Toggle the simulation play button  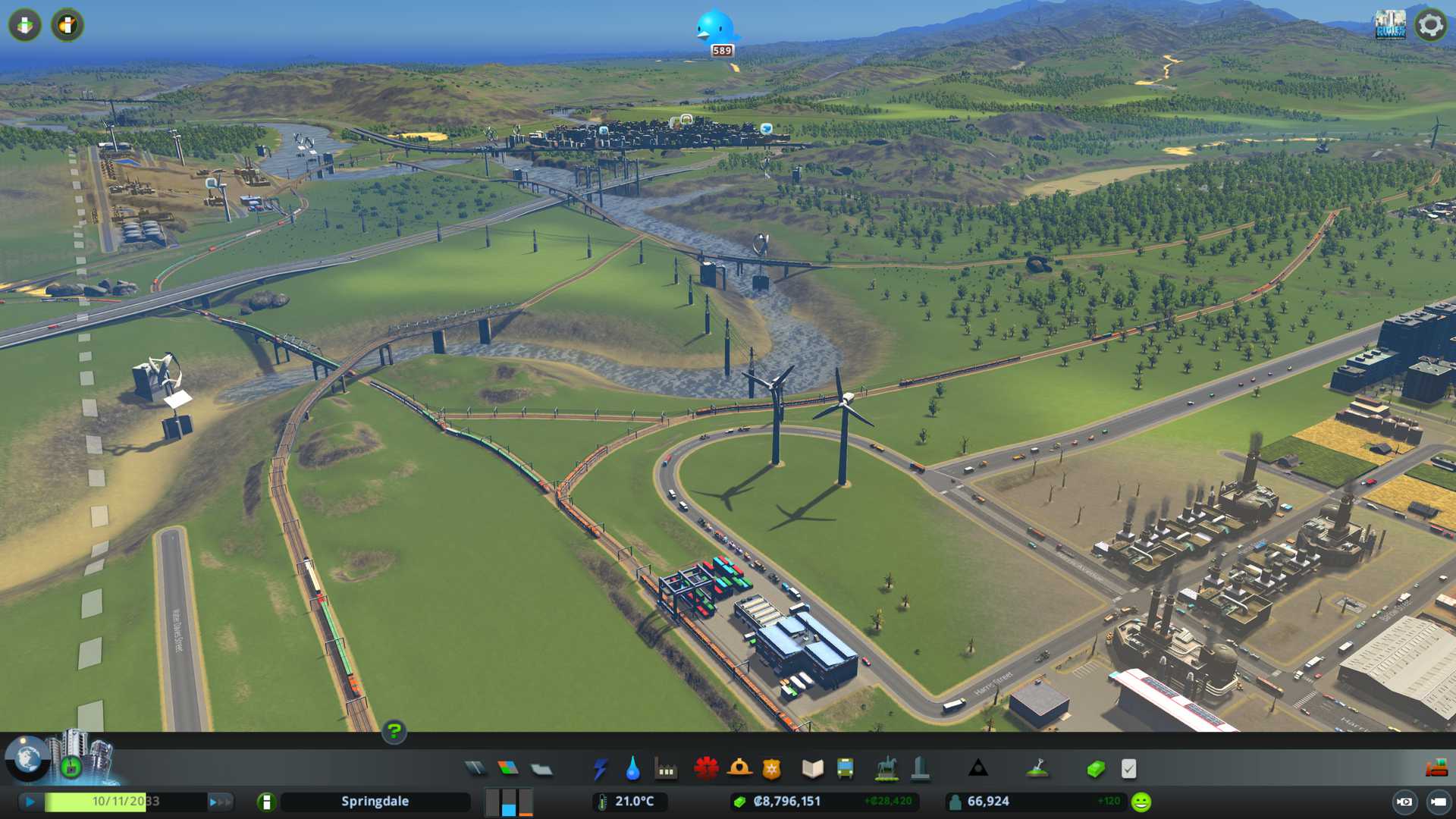click(x=30, y=802)
